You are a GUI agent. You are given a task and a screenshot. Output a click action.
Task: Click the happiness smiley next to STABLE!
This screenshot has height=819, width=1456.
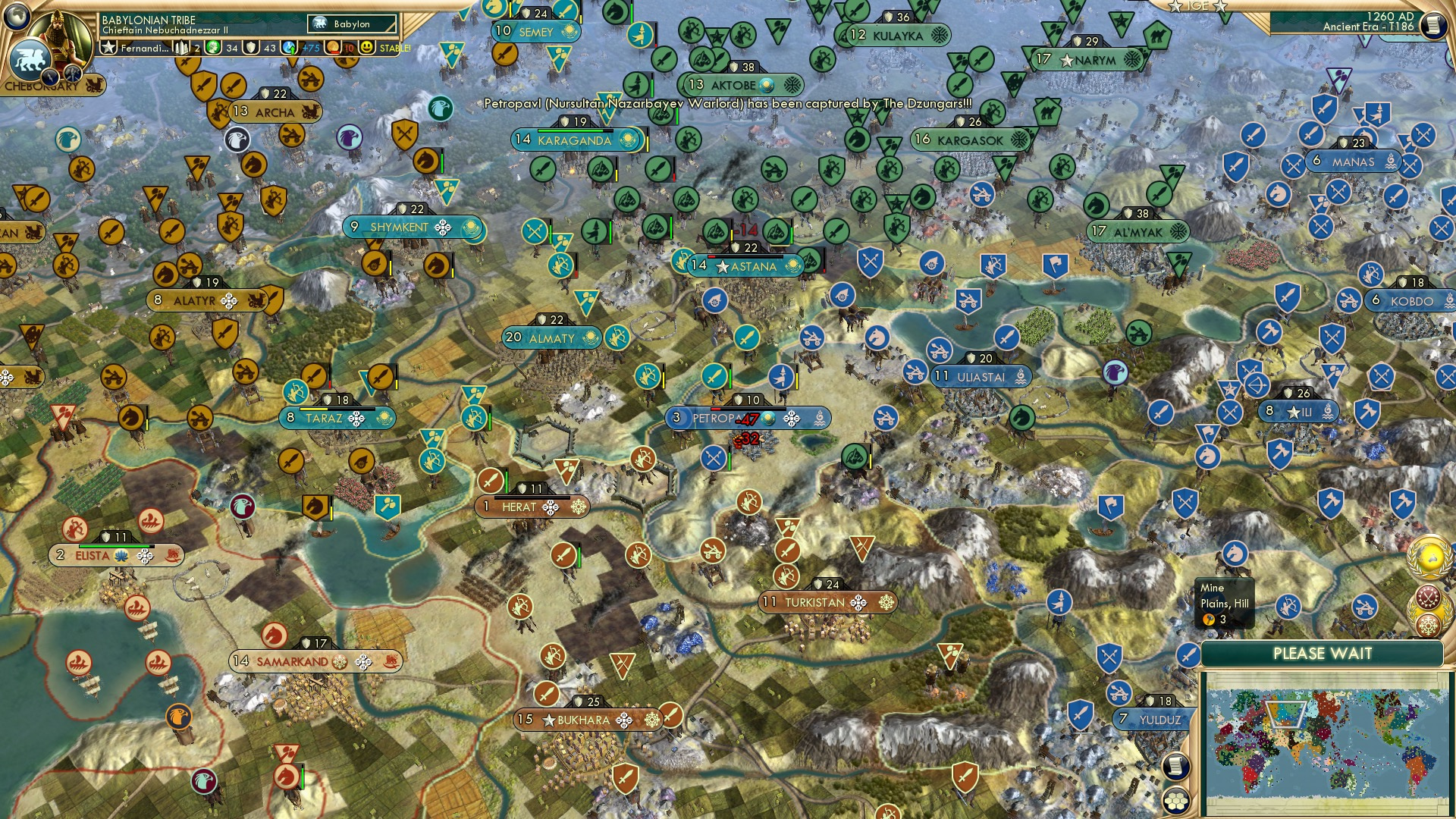pos(366,48)
